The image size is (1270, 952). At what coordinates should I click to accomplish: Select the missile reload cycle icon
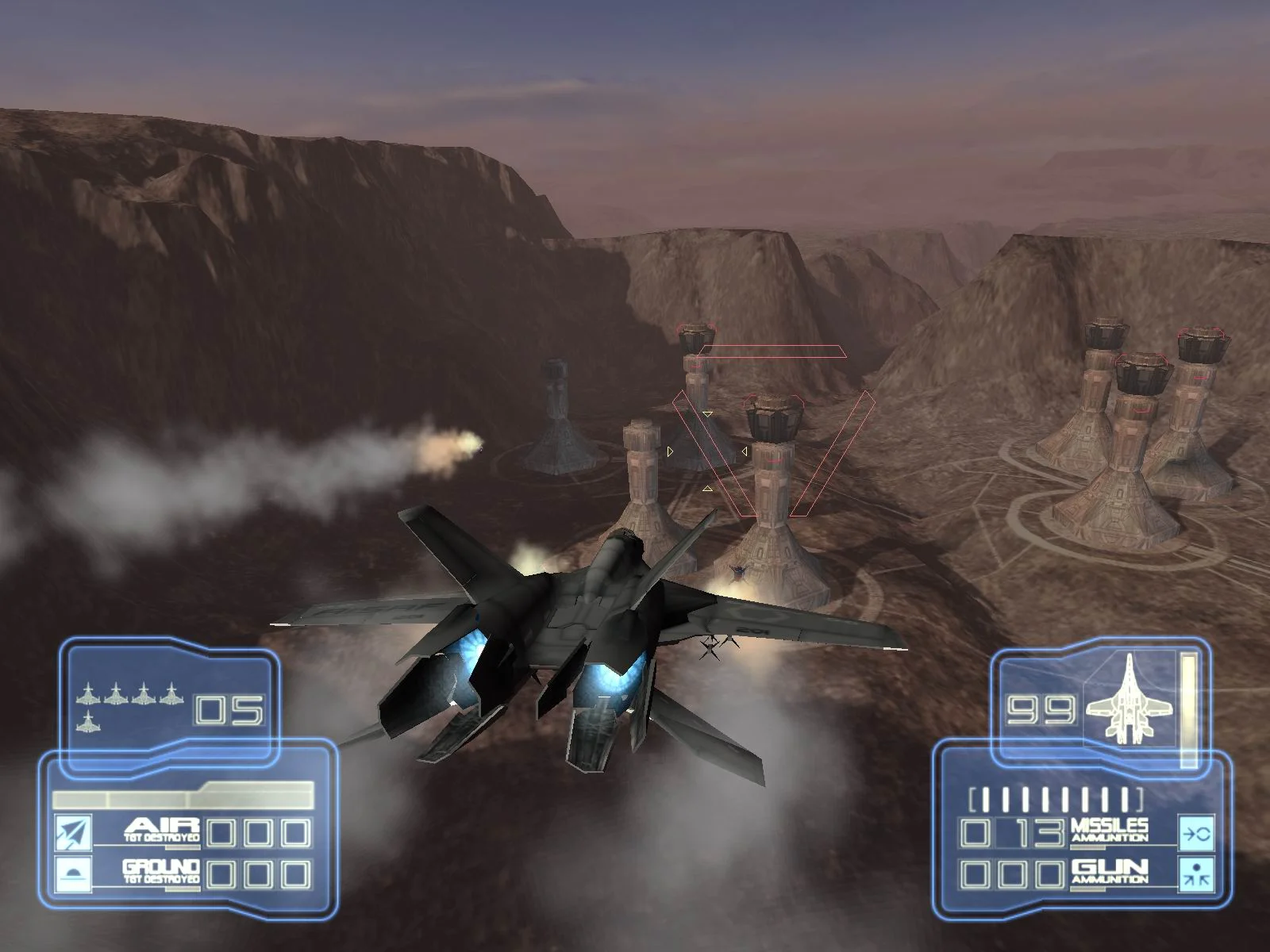coord(1197,833)
